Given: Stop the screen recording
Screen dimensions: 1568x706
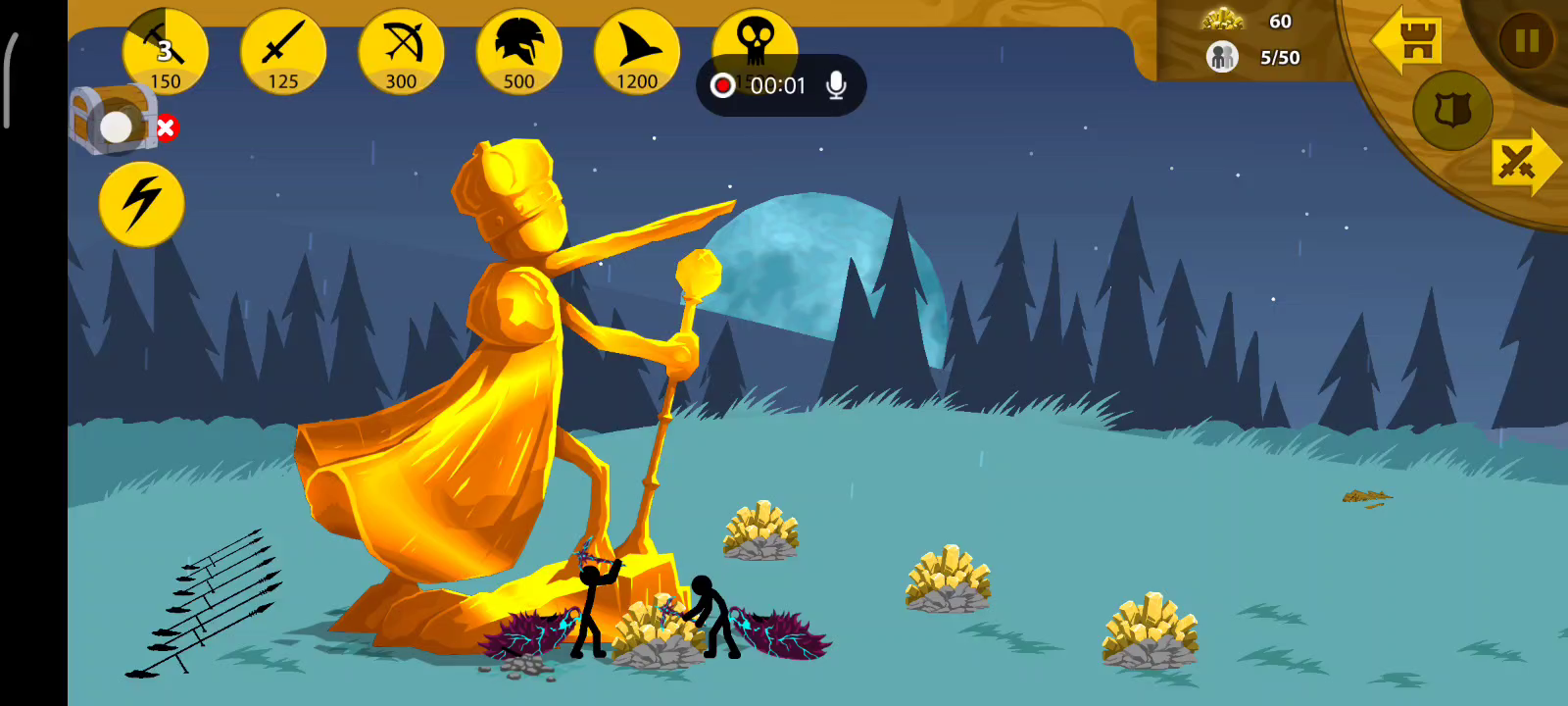Looking at the screenshot, I should (723, 86).
